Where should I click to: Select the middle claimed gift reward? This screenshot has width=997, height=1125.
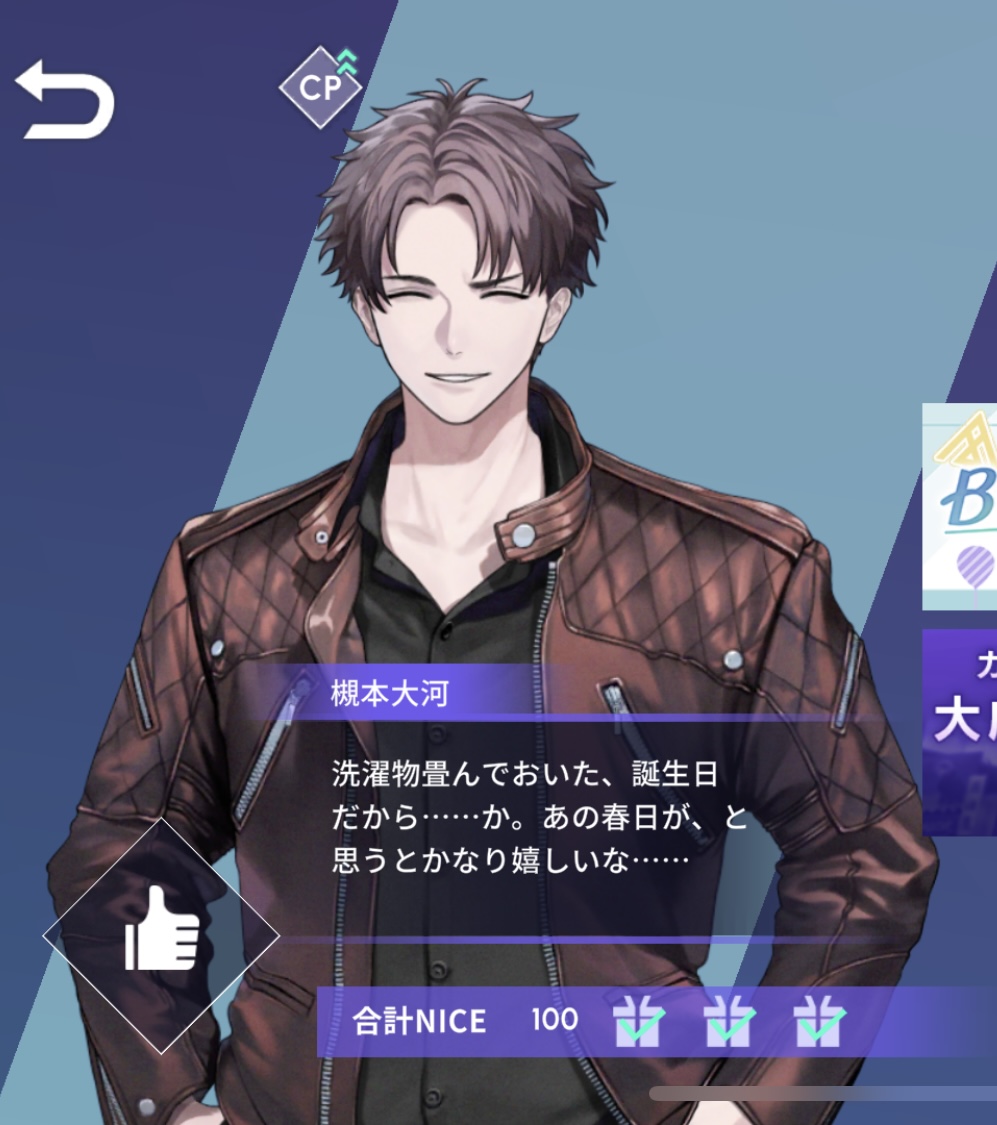coord(729,1021)
